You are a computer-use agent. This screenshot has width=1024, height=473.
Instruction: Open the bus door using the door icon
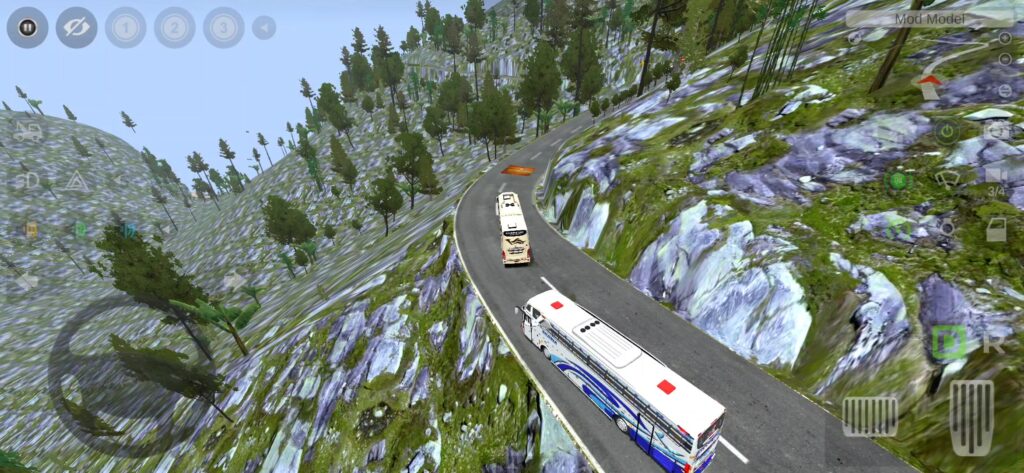pos(995,229)
